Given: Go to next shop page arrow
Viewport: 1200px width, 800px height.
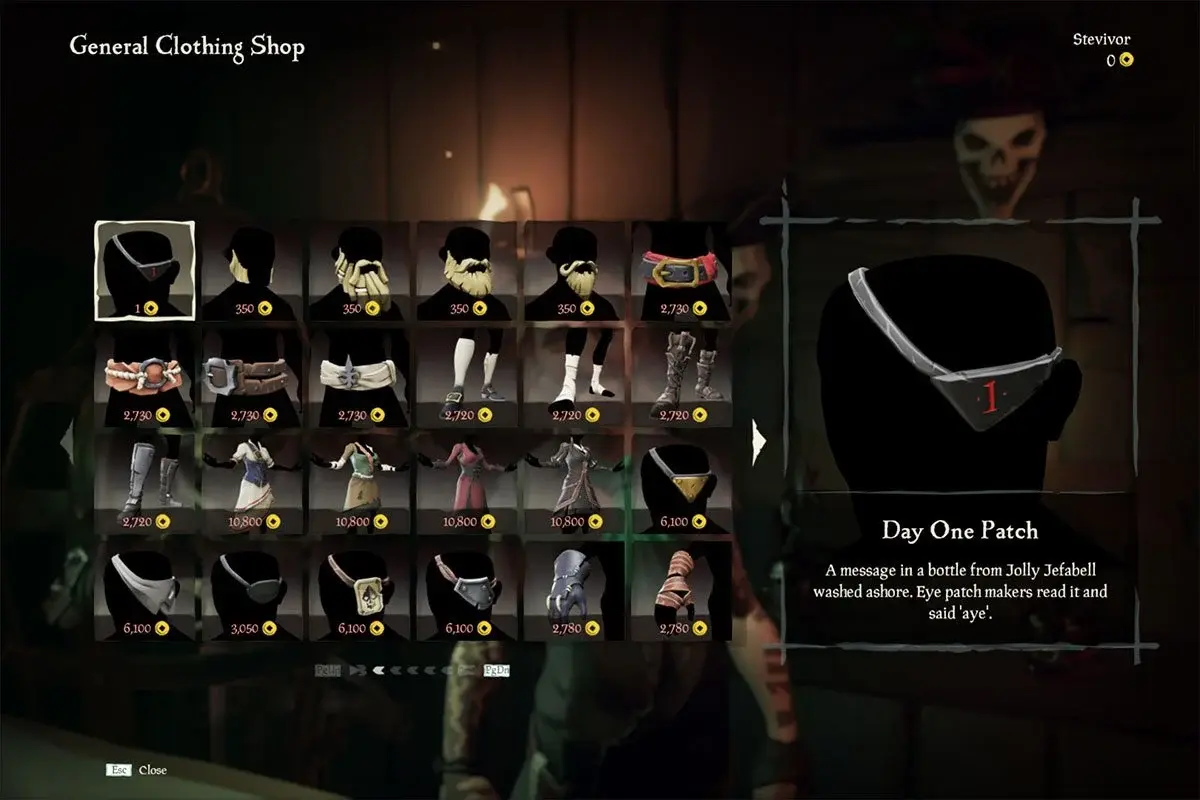Looking at the screenshot, I should (759, 439).
